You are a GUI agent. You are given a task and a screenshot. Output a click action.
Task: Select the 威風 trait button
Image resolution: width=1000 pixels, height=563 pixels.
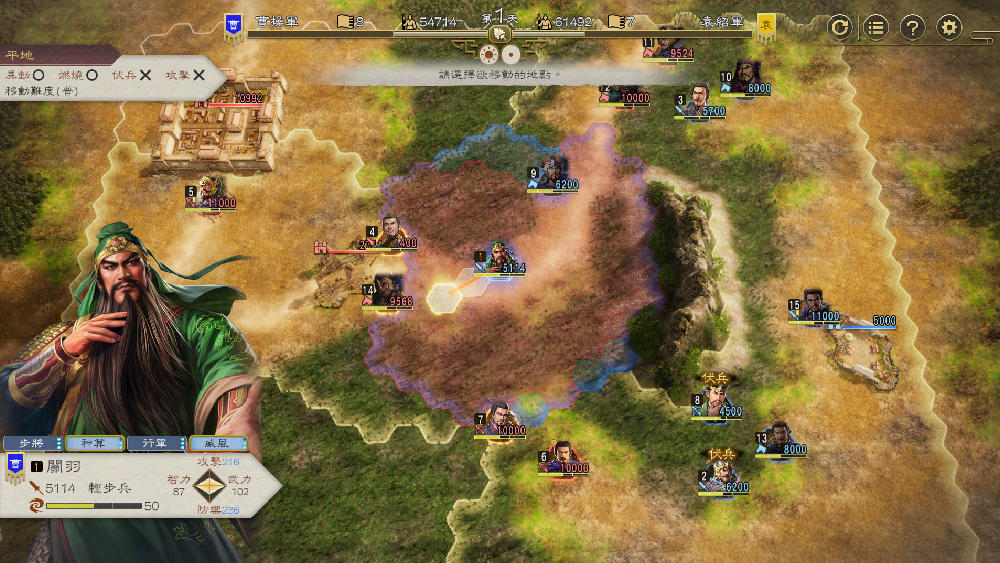[x=216, y=443]
